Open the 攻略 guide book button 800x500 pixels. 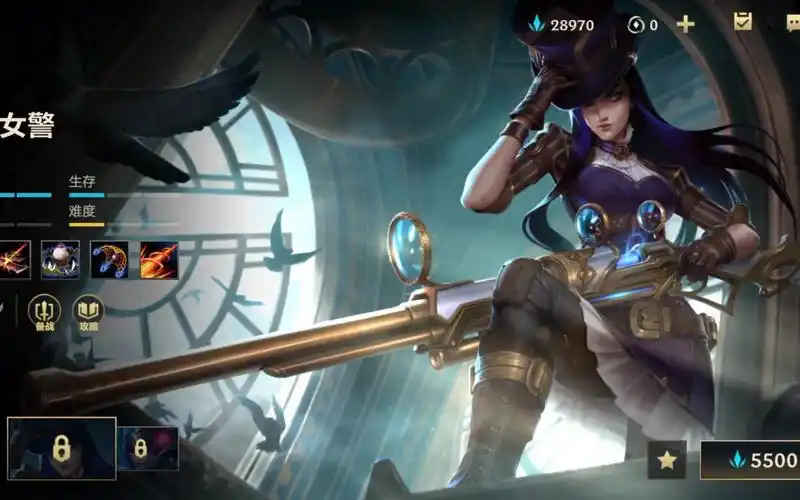pyautogui.click(x=88, y=313)
